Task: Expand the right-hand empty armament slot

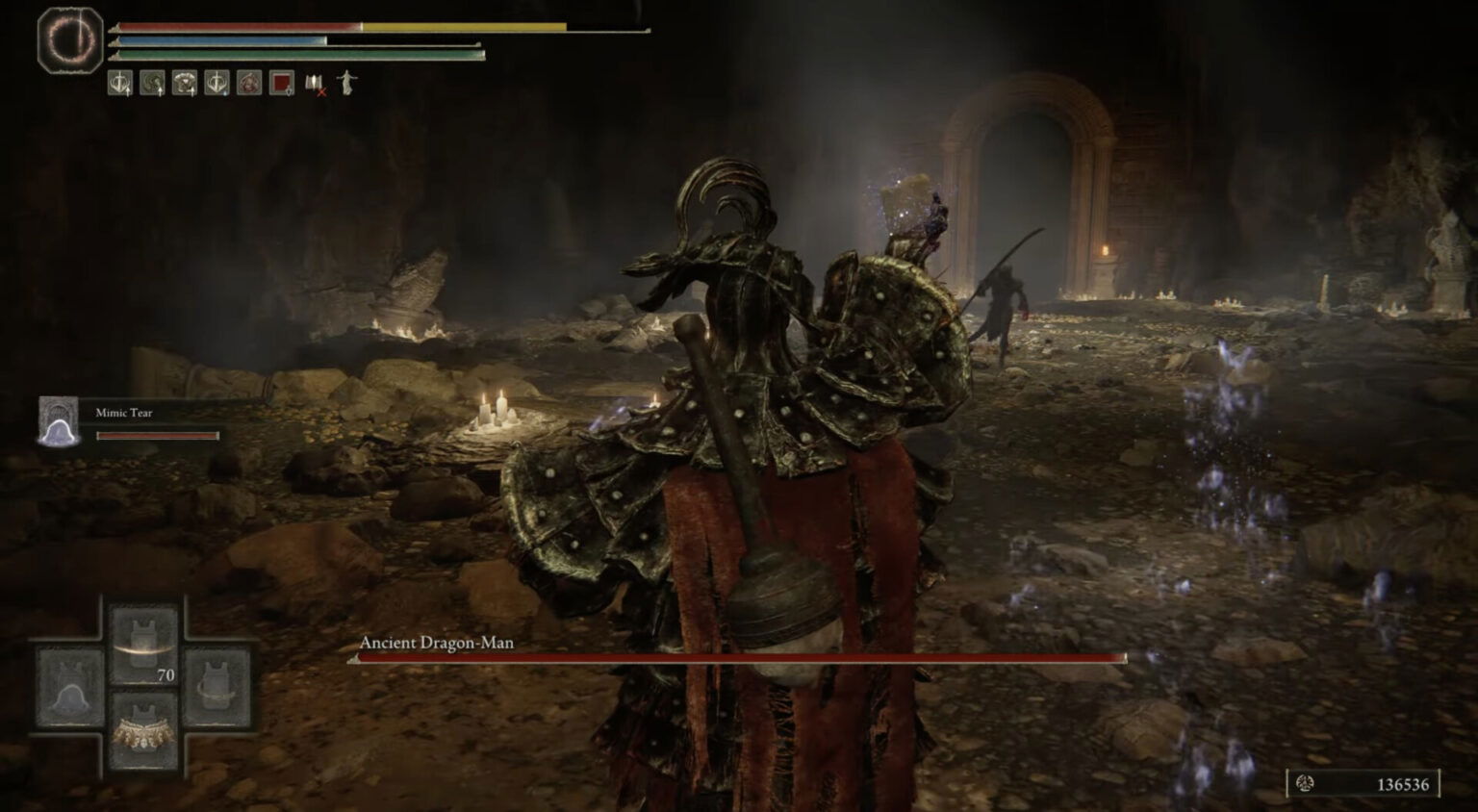Action: coord(217,688)
